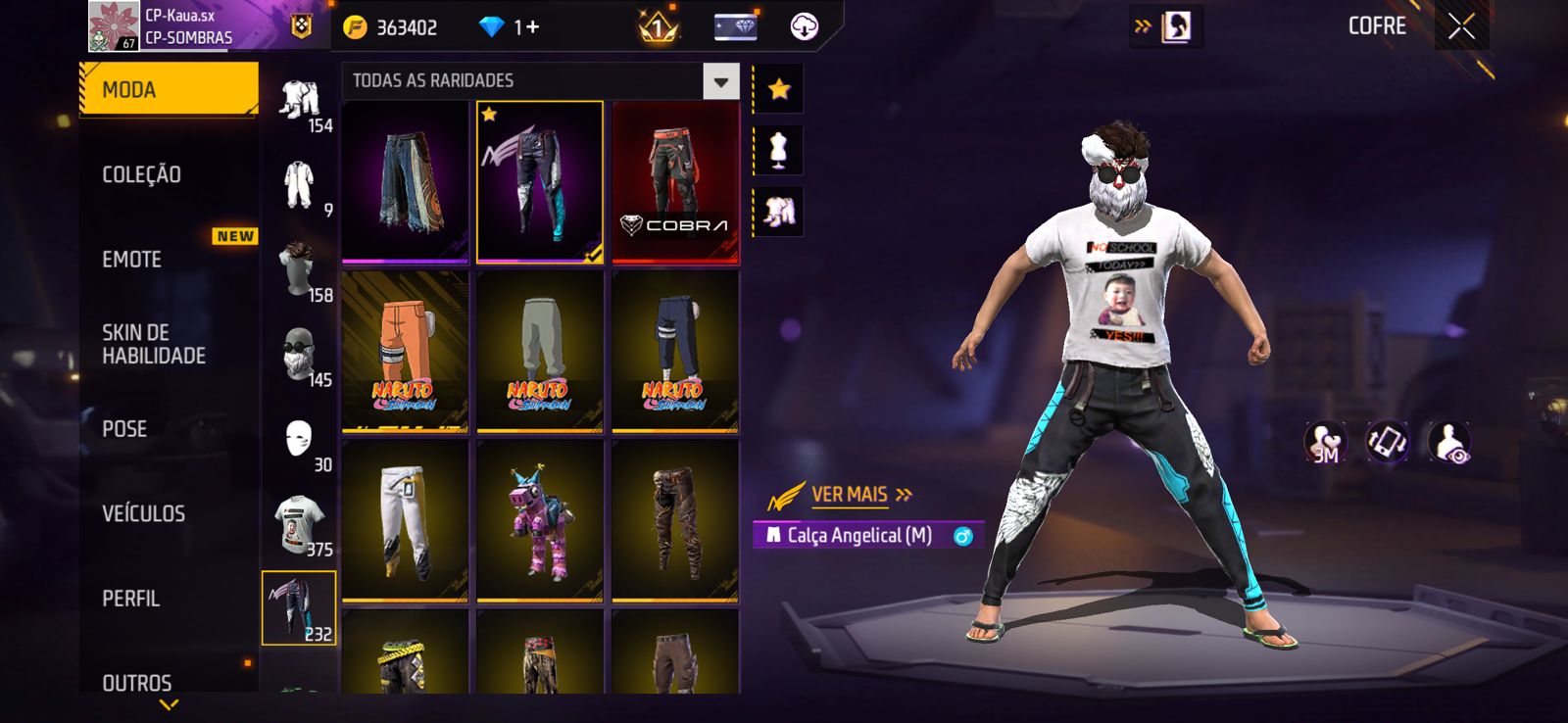This screenshot has width=1568, height=723.
Task: Toggle the hide character eye icon
Action: pos(1448,443)
